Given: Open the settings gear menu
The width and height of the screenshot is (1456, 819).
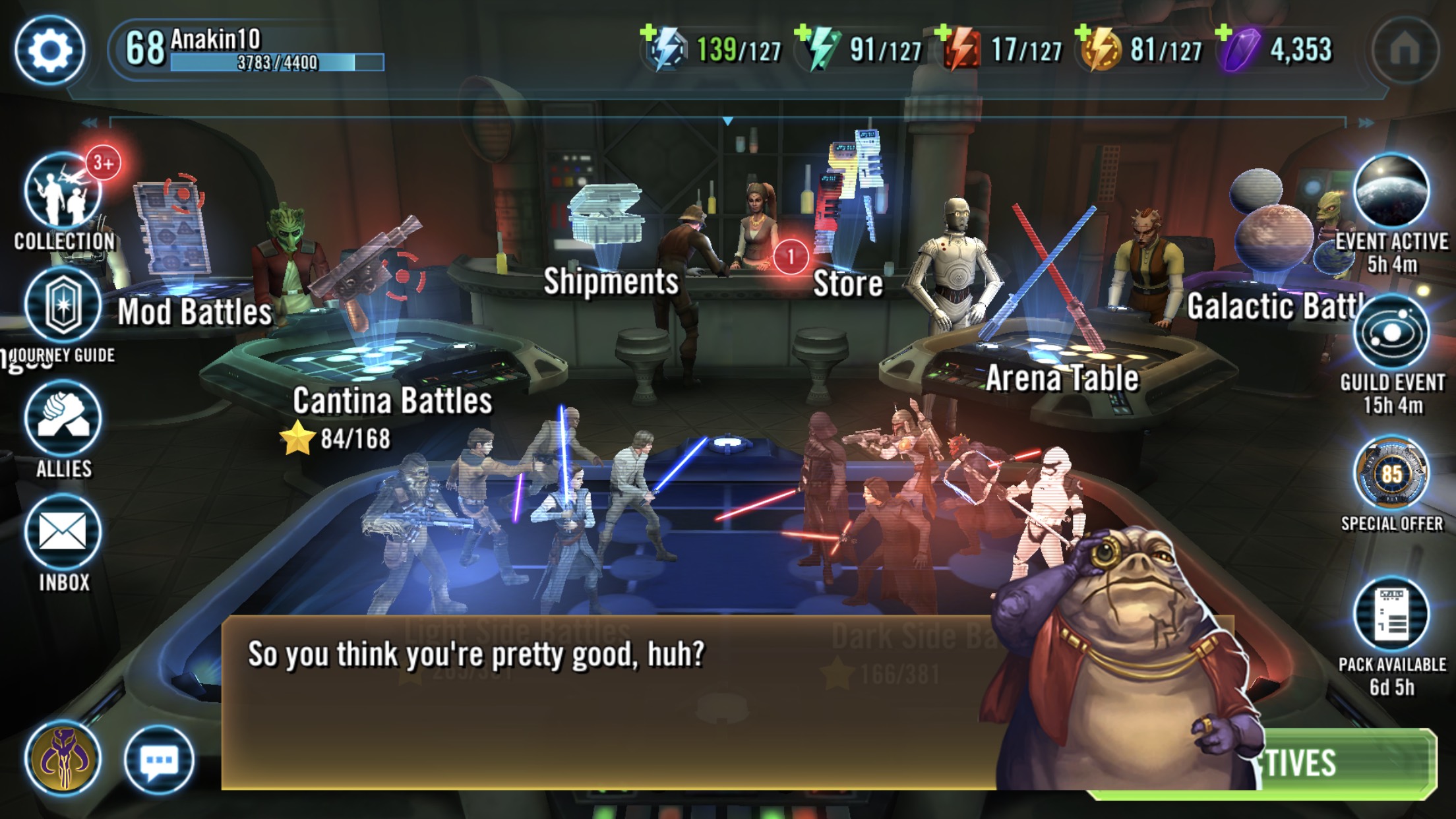Looking at the screenshot, I should pyautogui.click(x=50, y=50).
